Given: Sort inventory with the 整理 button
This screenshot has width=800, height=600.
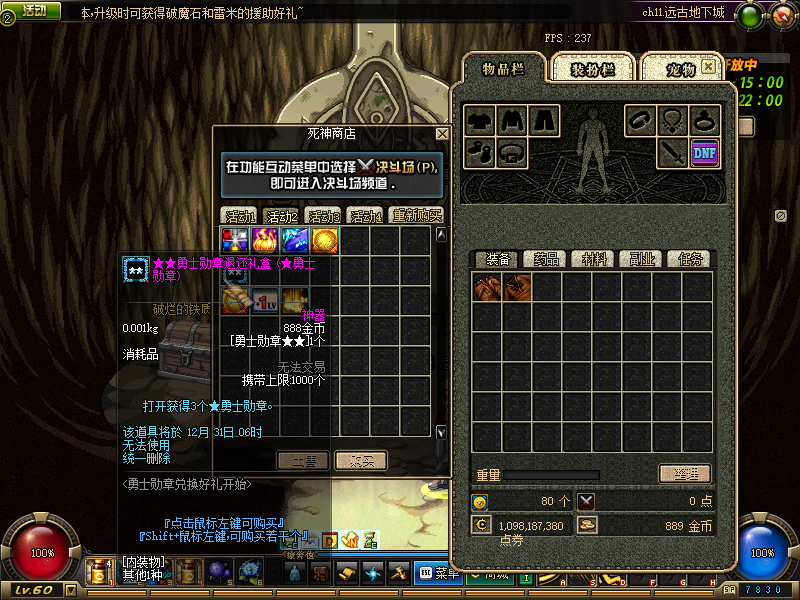Looking at the screenshot, I should tap(685, 474).
